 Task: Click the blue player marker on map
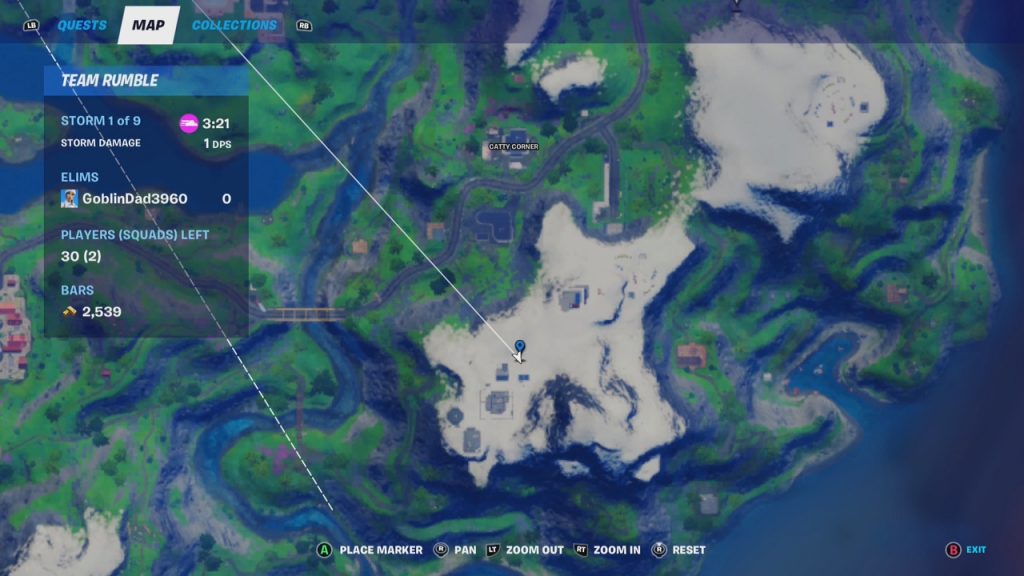[x=520, y=348]
